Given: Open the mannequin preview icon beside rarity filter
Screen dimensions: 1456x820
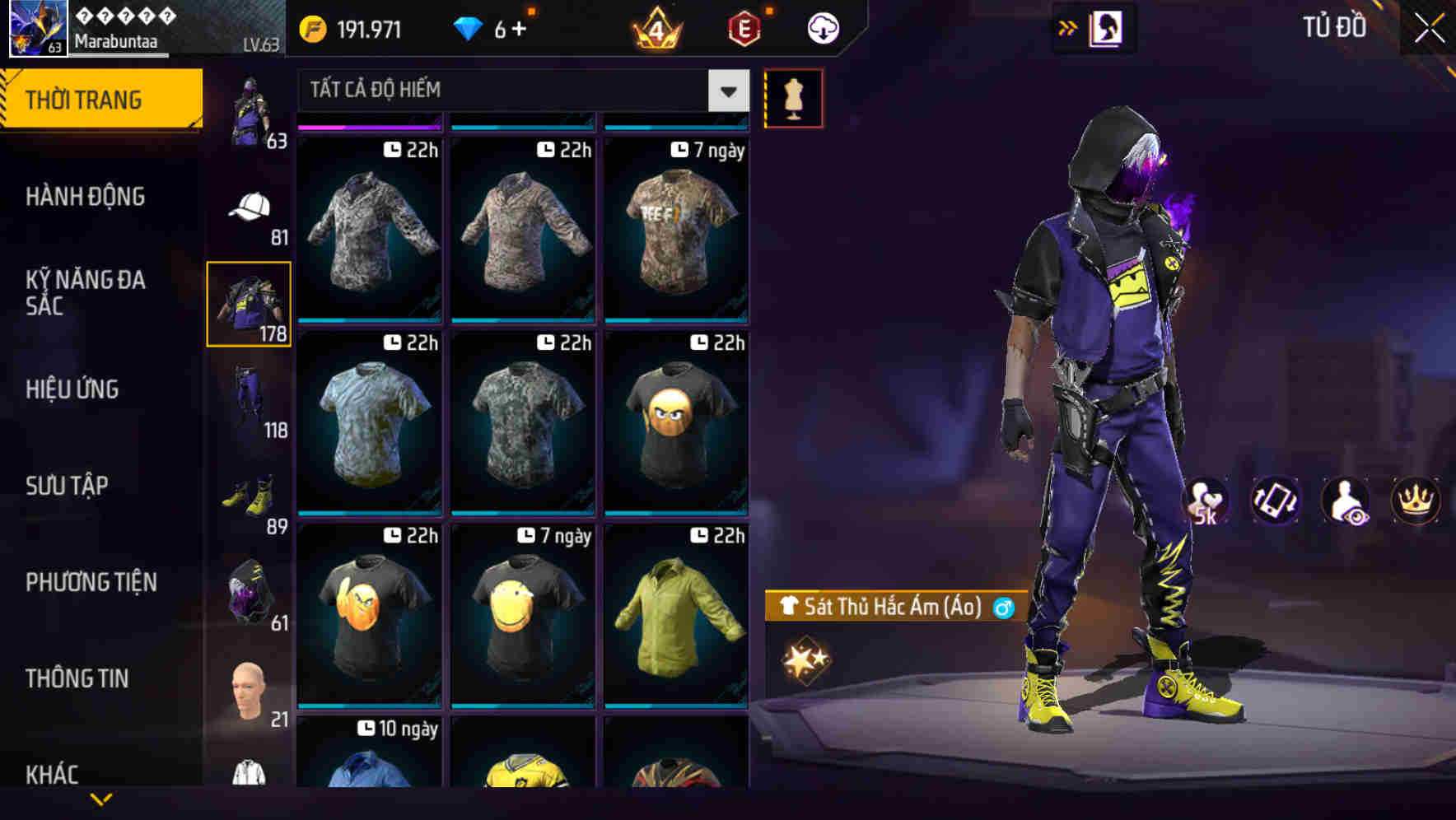Looking at the screenshot, I should 793,97.
